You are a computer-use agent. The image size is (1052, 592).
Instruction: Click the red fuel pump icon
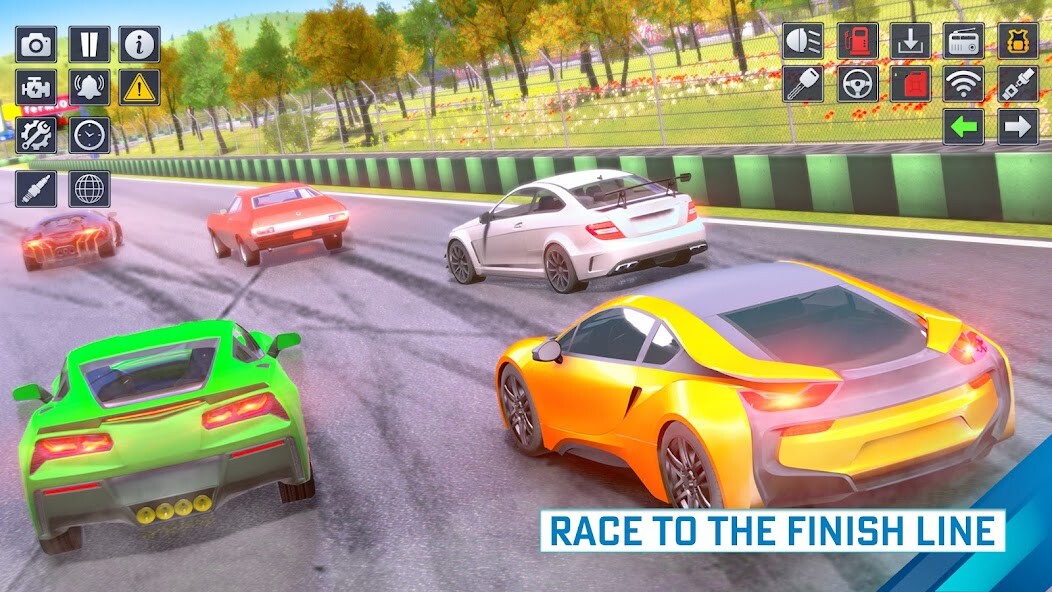pyautogui.click(x=857, y=41)
